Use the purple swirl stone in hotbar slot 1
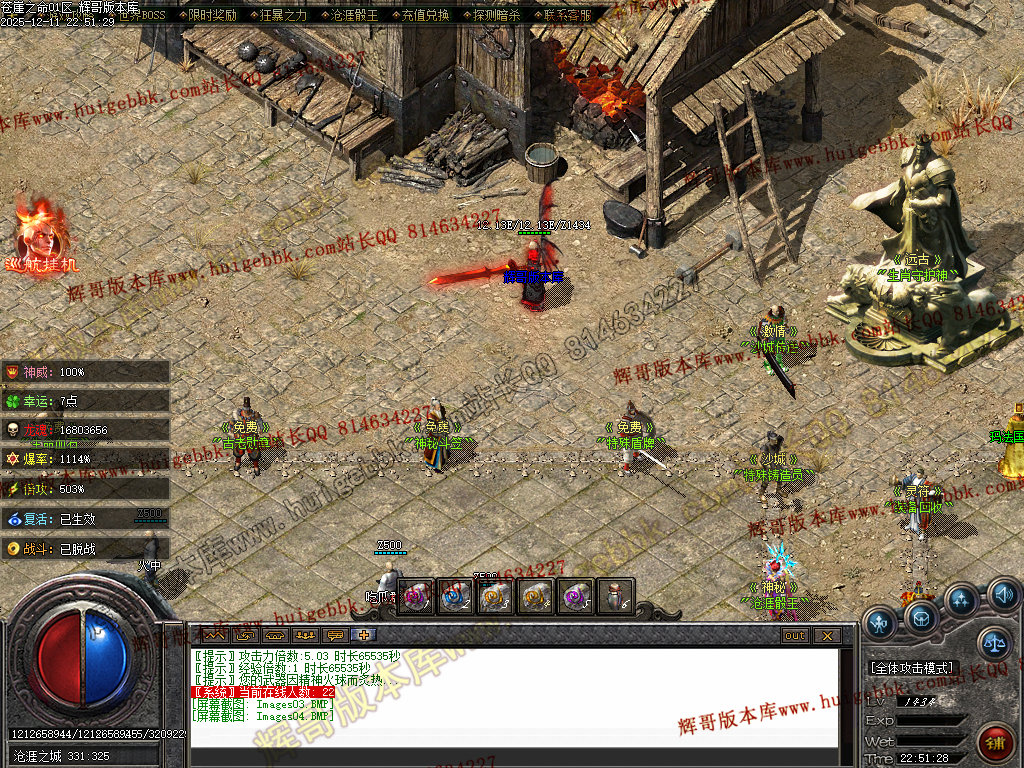Screen dimensions: 1024x768 click(415, 596)
